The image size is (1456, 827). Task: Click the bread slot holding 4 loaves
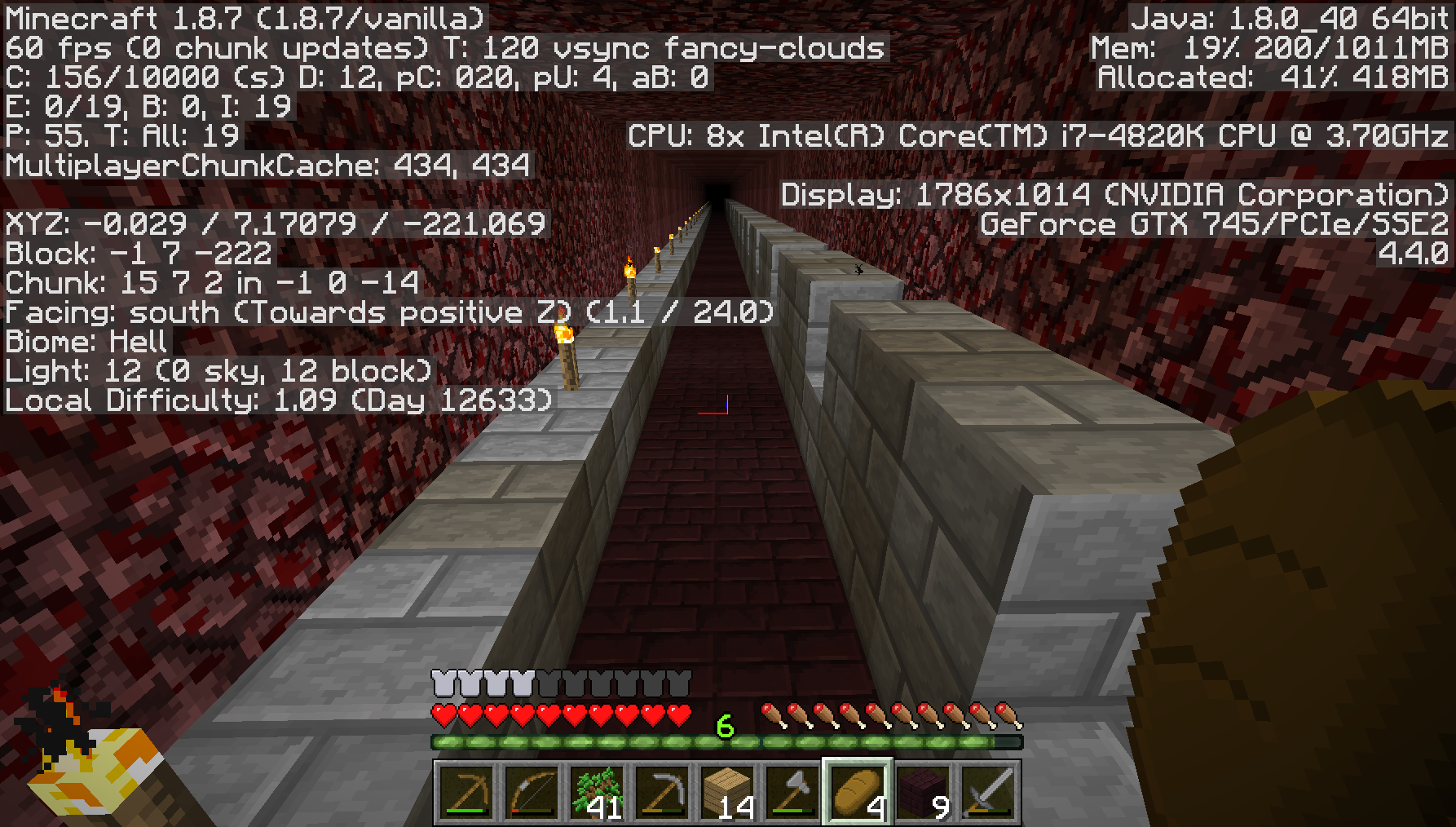tap(858, 792)
